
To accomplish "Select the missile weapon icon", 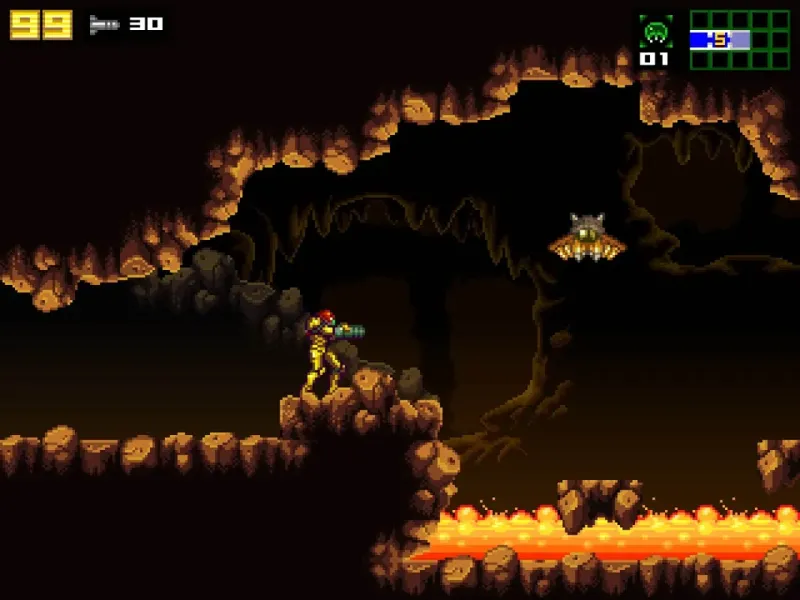I will 104,24.
